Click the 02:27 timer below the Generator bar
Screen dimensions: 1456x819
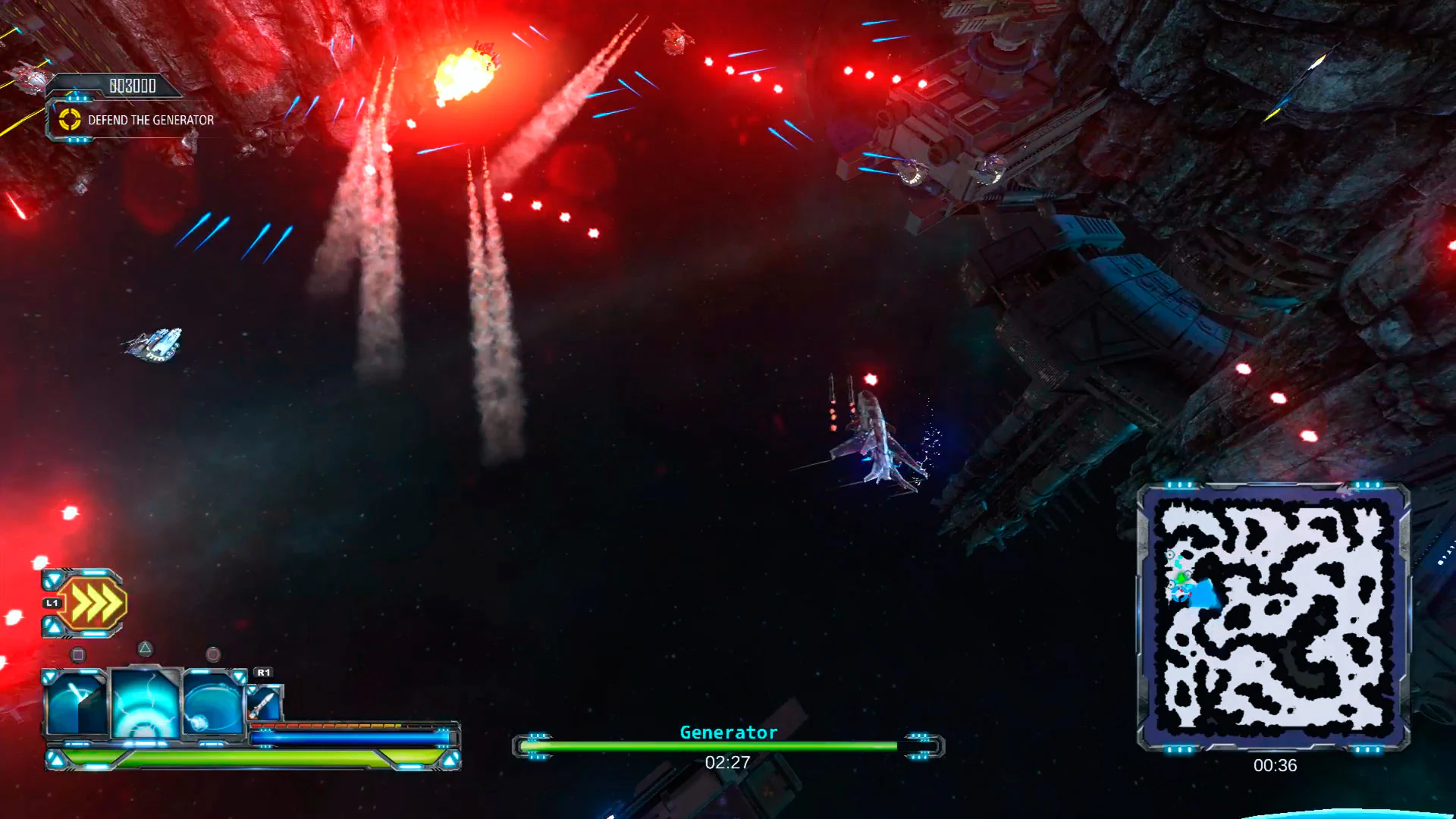[726, 762]
